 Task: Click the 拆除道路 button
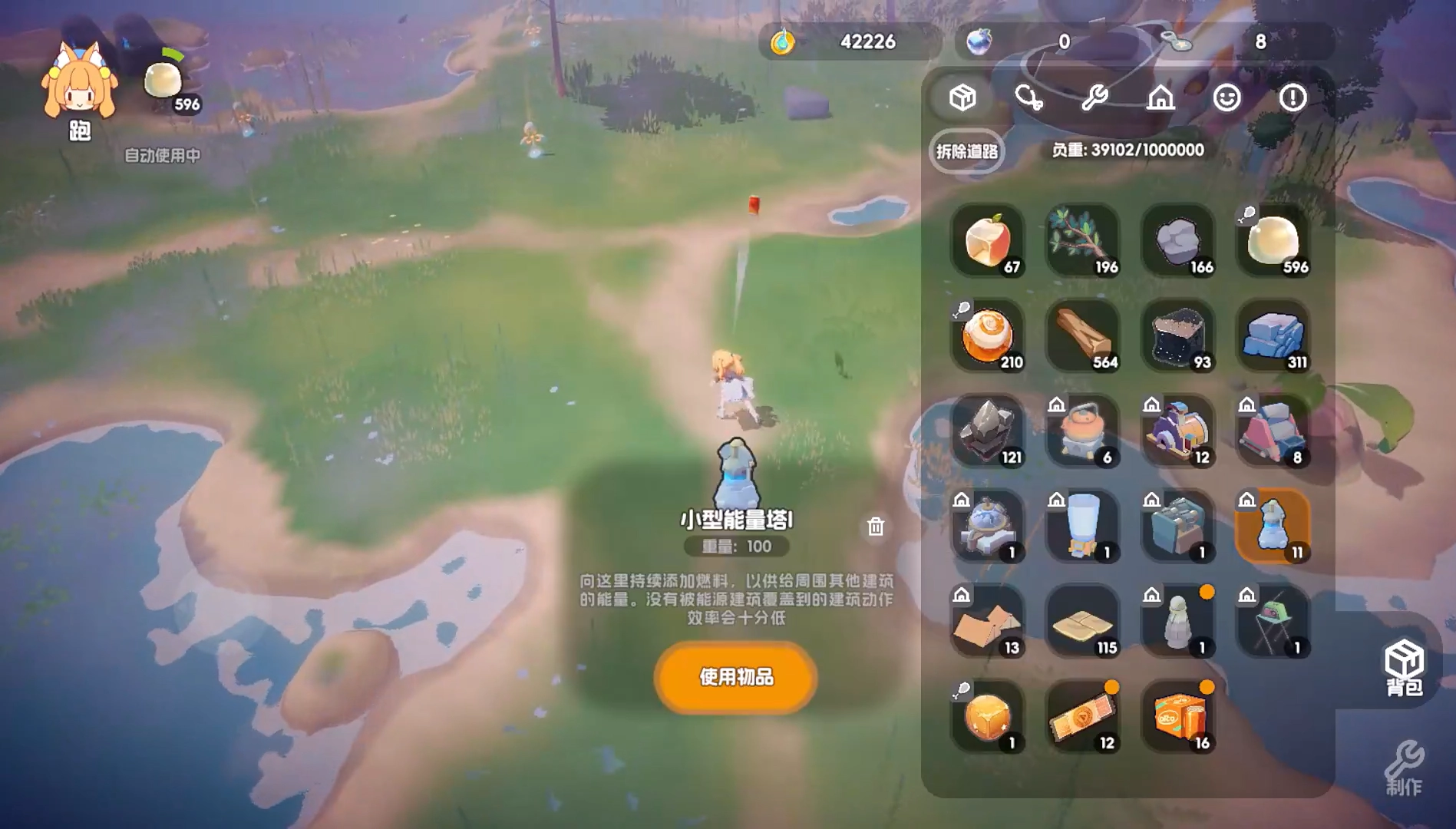966,153
